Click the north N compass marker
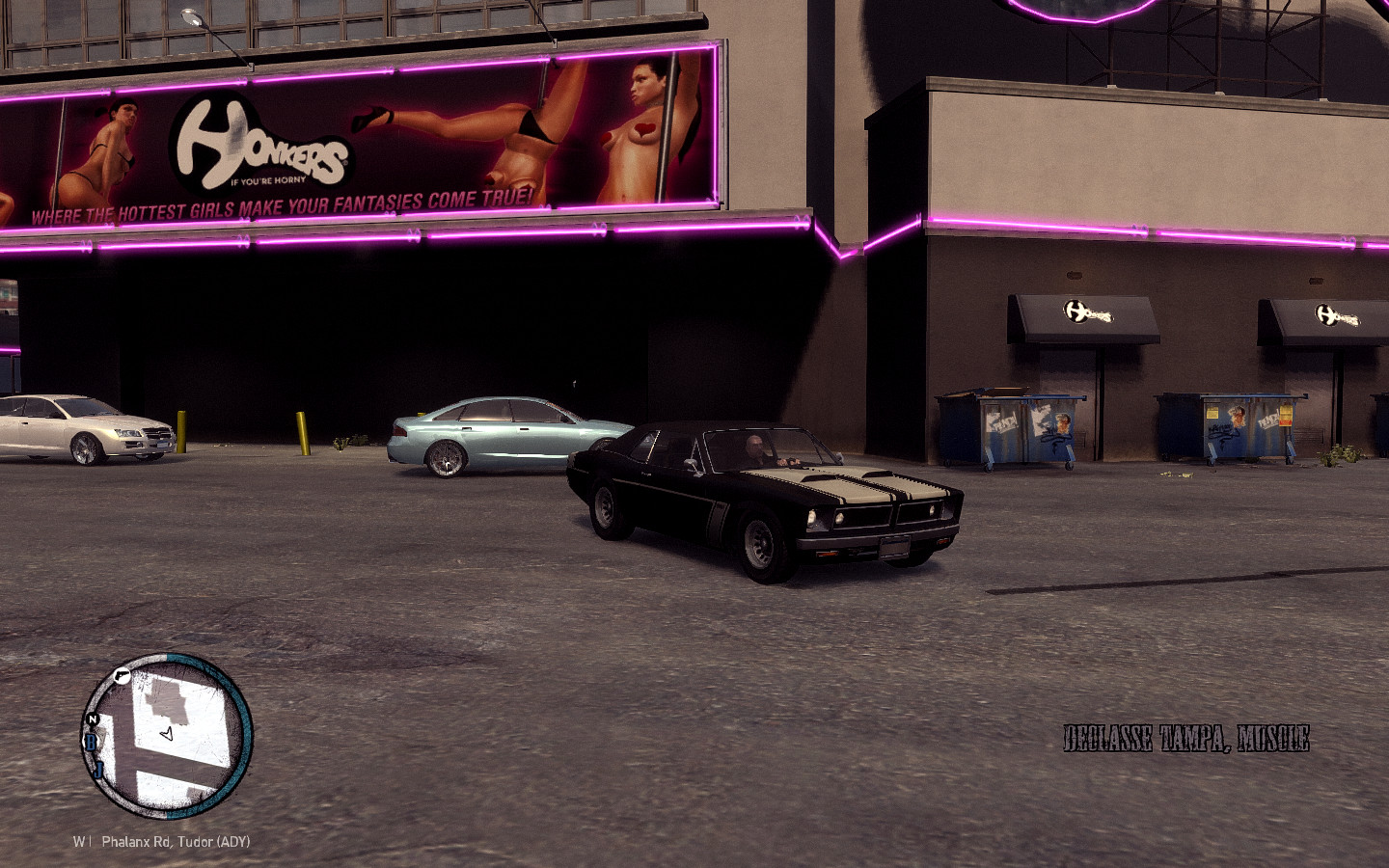The width and height of the screenshot is (1389, 868). tap(93, 719)
